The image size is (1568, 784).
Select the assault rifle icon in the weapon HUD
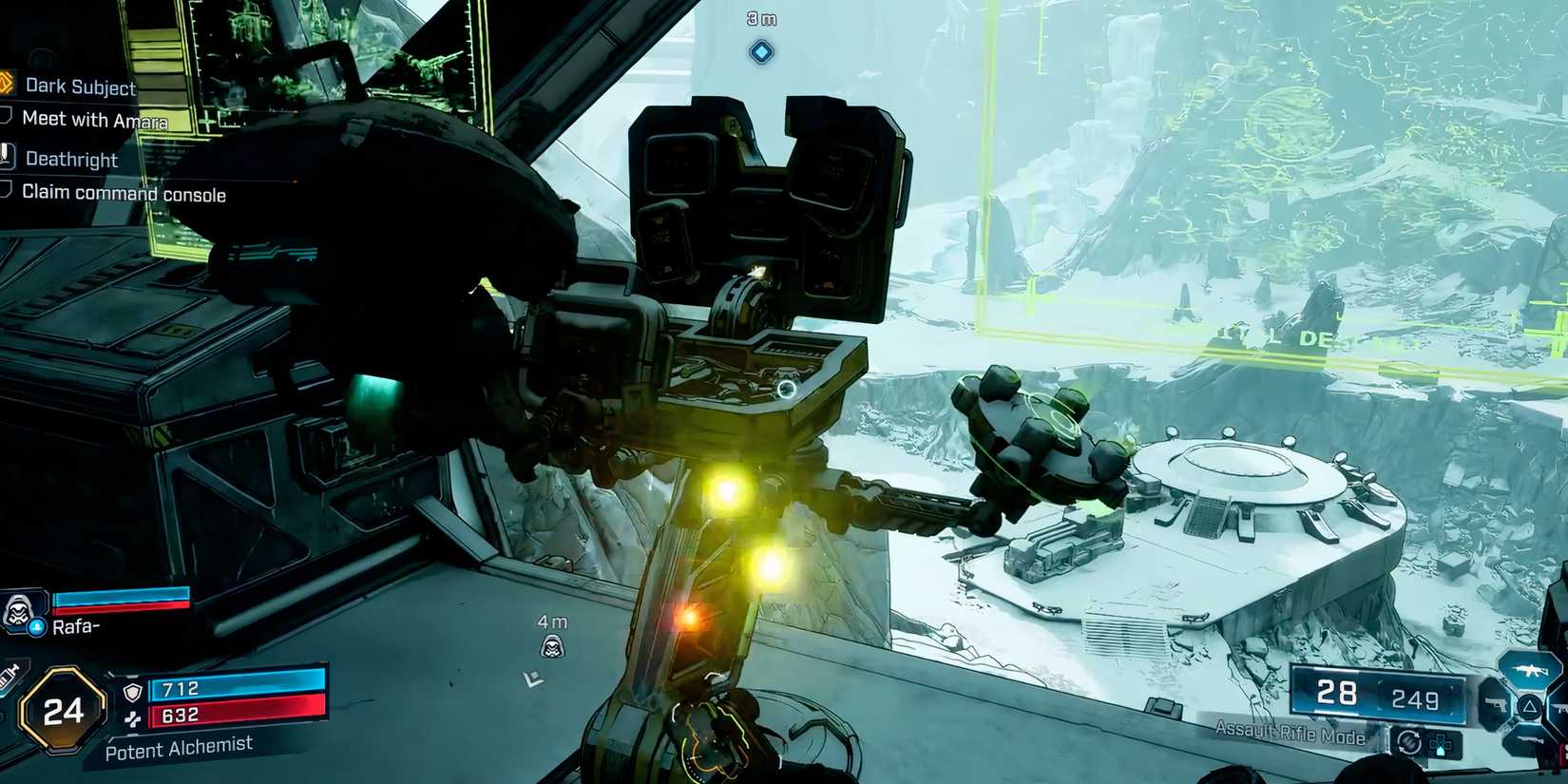1530,671
